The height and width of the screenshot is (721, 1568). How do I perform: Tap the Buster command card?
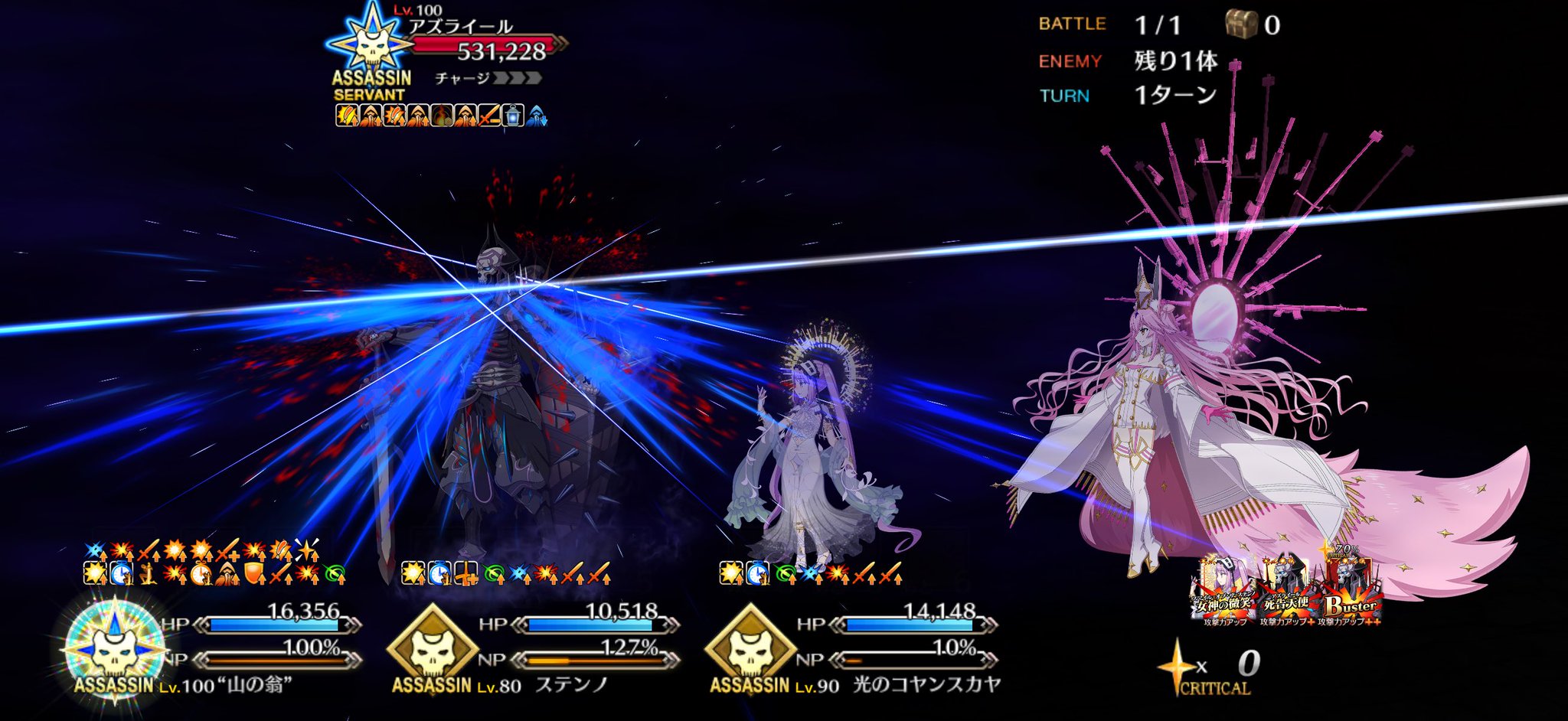[x=1349, y=592]
